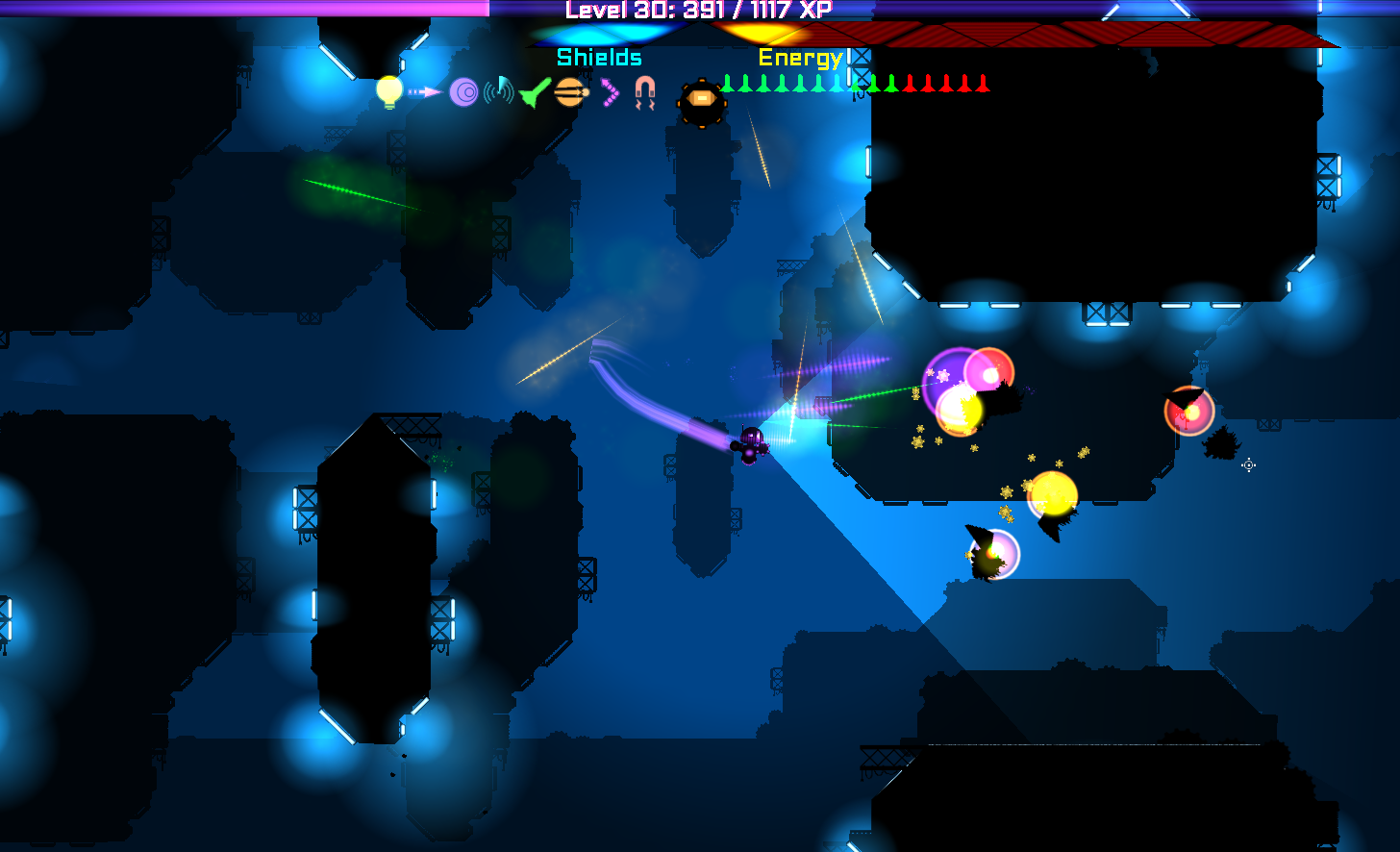This screenshot has width=1400, height=852.
Task: Select the lightbulb power-up icon
Action: click(387, 91)
